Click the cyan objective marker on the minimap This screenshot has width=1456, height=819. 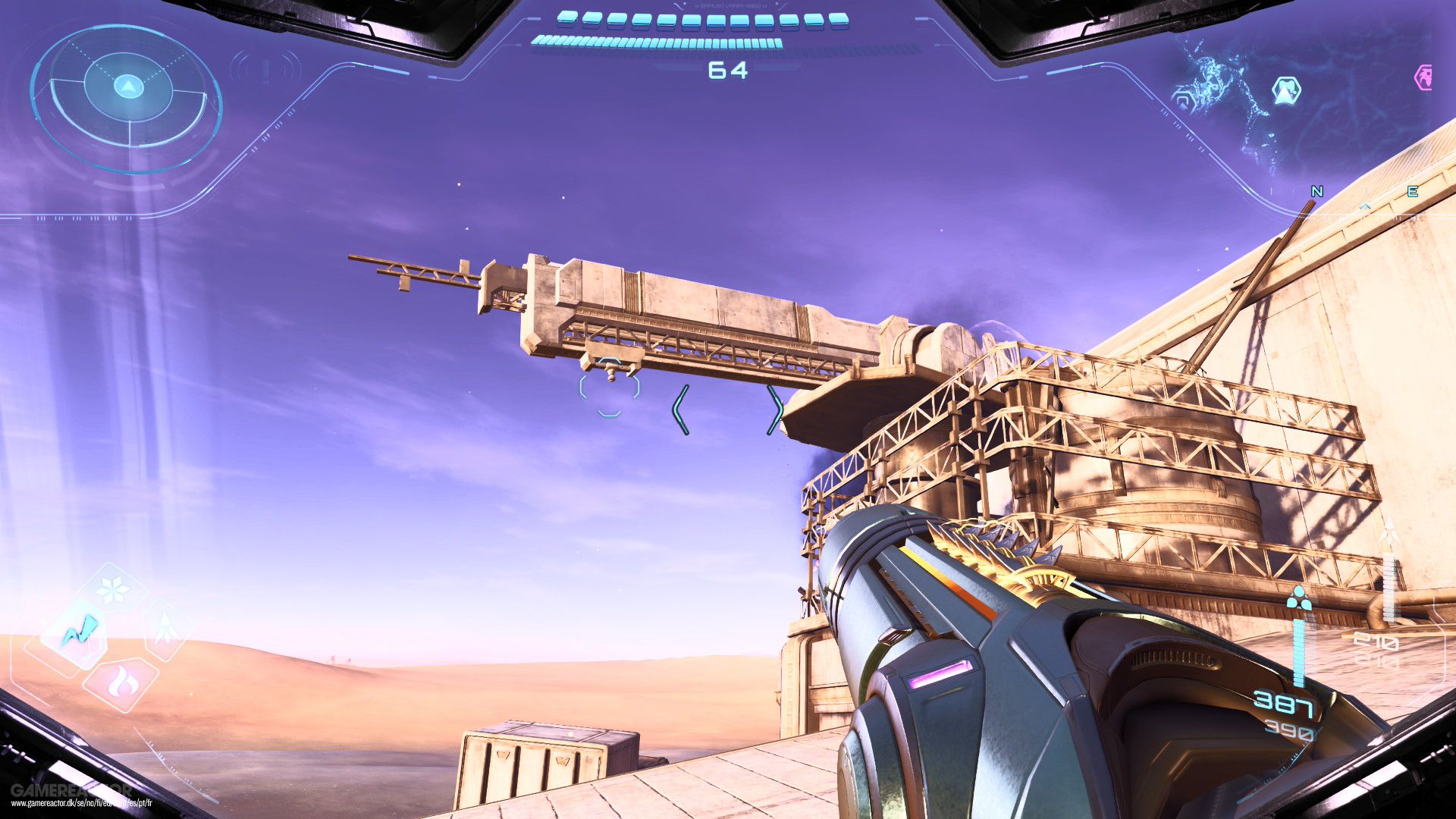coord(1286,89)
